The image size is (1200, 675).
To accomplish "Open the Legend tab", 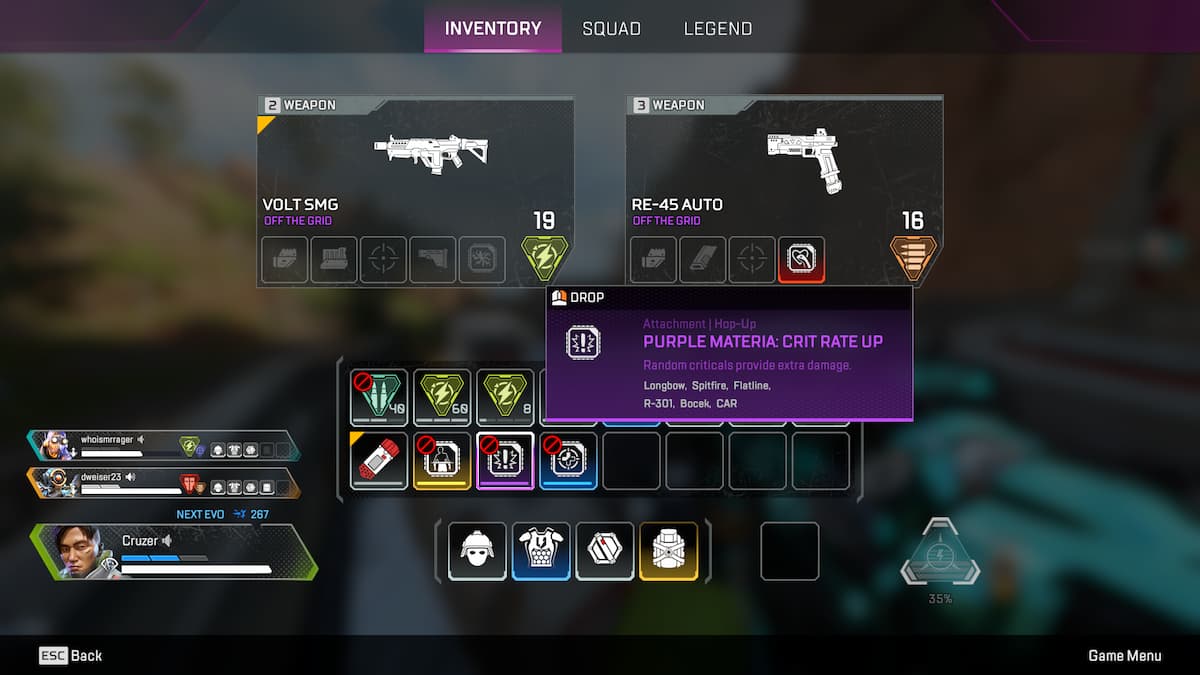I will [x=717, y=29].
